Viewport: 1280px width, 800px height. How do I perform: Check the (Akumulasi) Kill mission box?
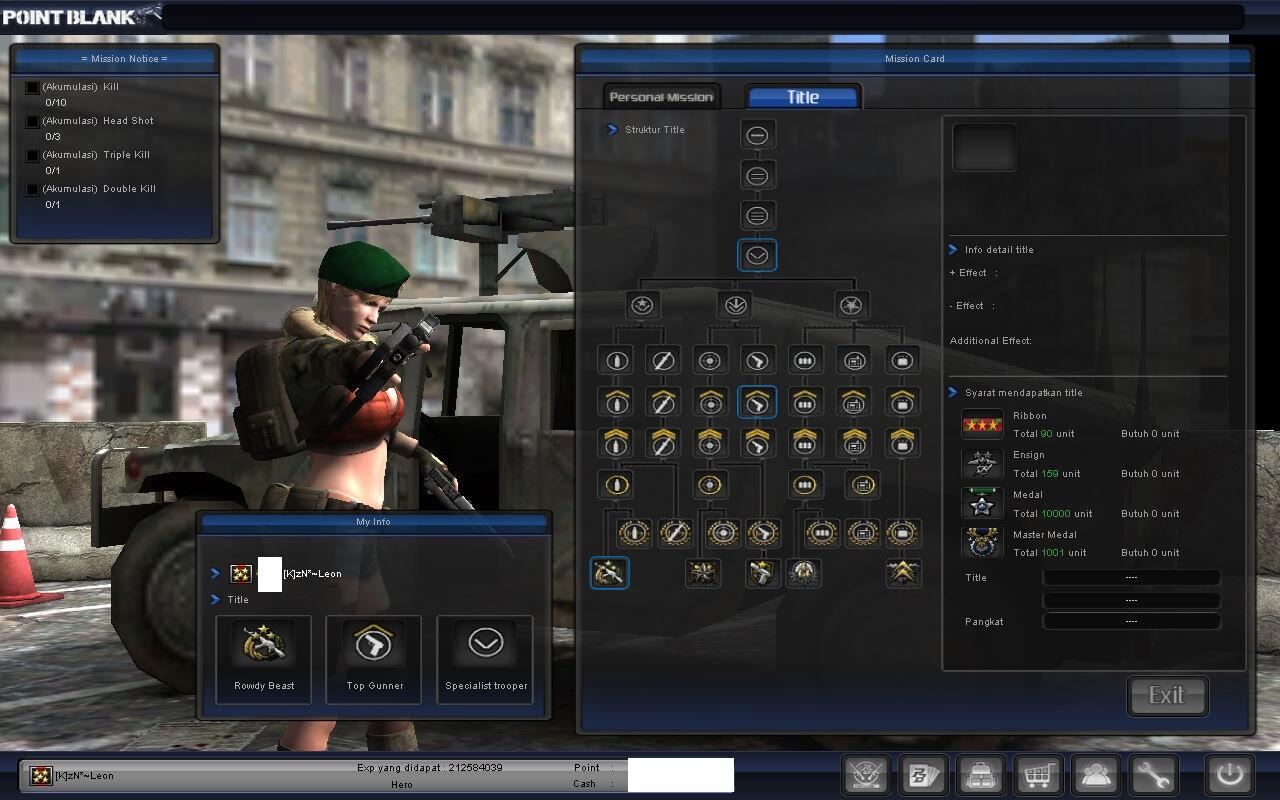(31, 87)
